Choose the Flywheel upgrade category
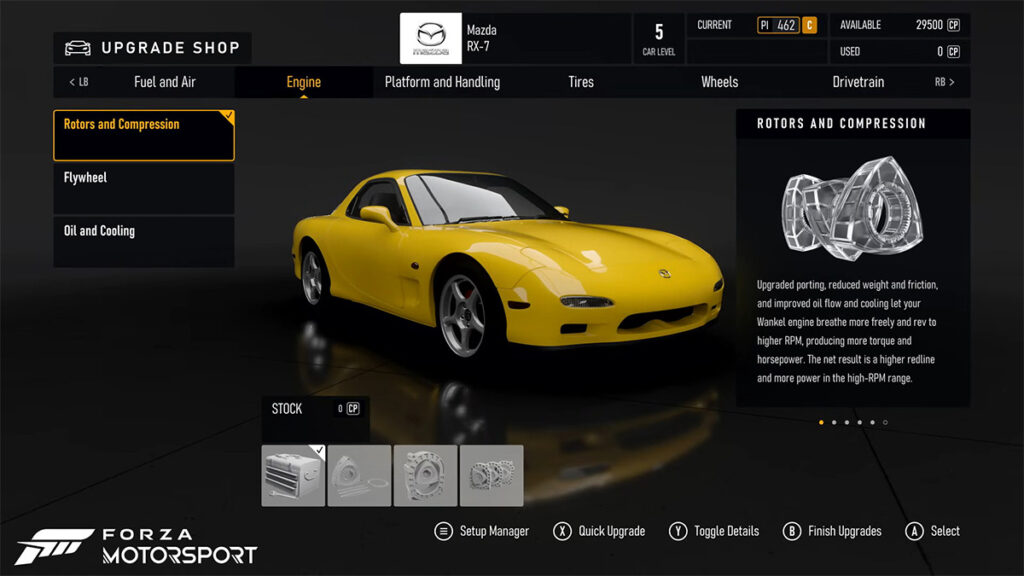The width and height of the screenshot is (1024, 576). click(x=144, y=189)
